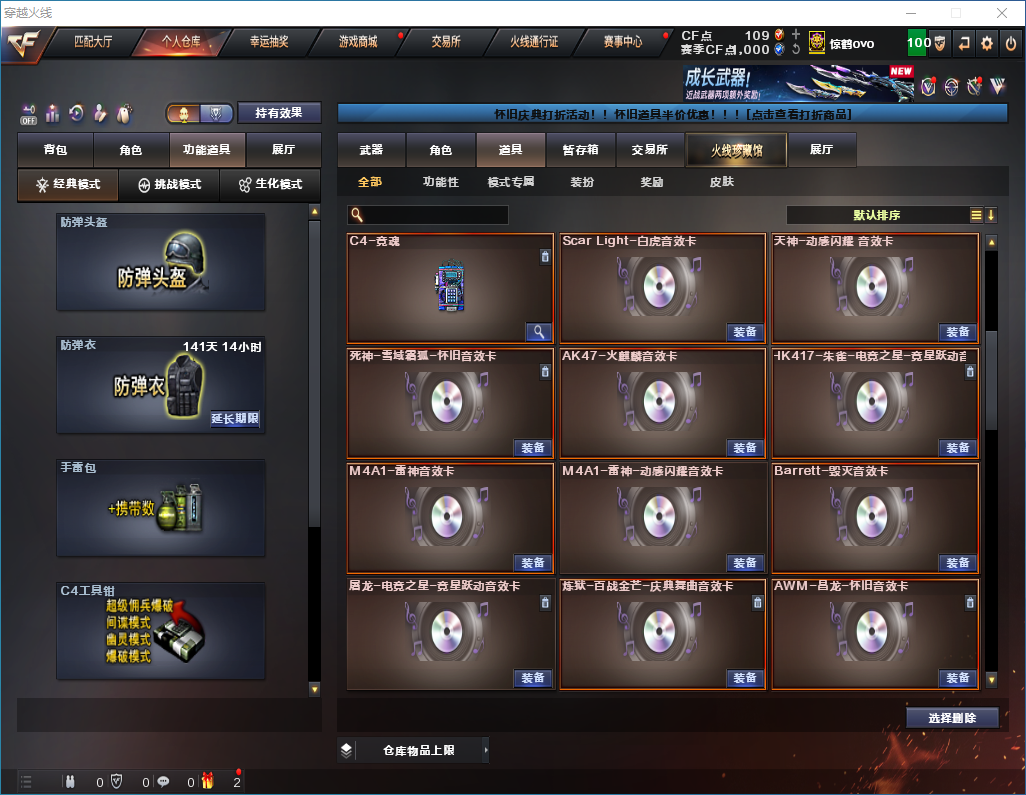This screenshot has width=1026, height=795.
Task: Extend the 防弹衣 body armor duration
Action: coord(235,419)
